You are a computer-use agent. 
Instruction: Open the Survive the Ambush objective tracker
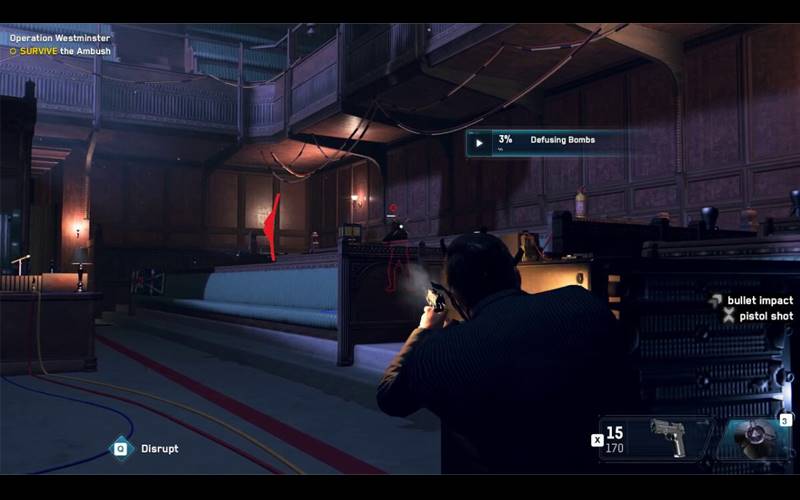click(60, 50)
